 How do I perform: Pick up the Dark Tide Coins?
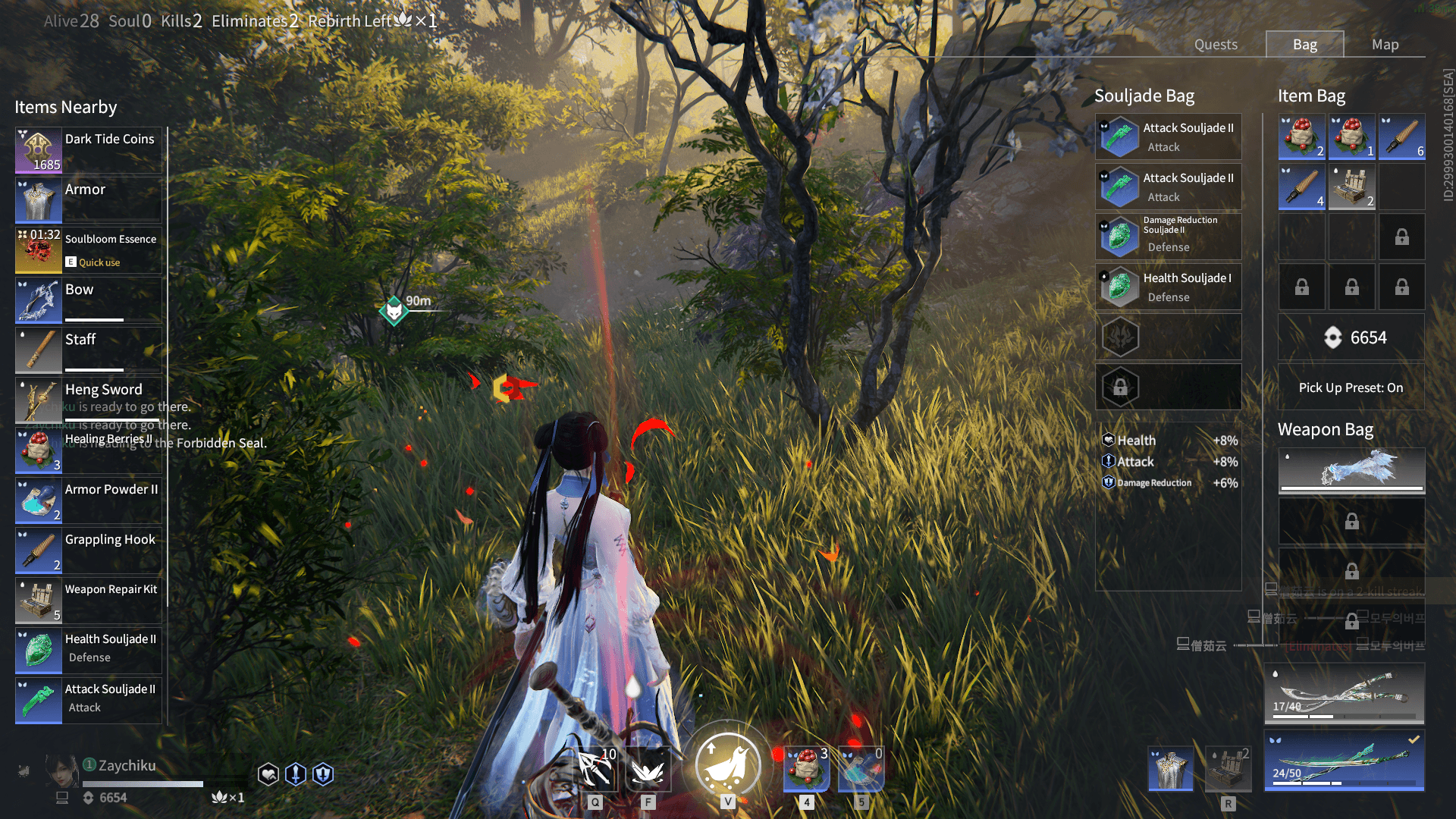tap(89, 150)
